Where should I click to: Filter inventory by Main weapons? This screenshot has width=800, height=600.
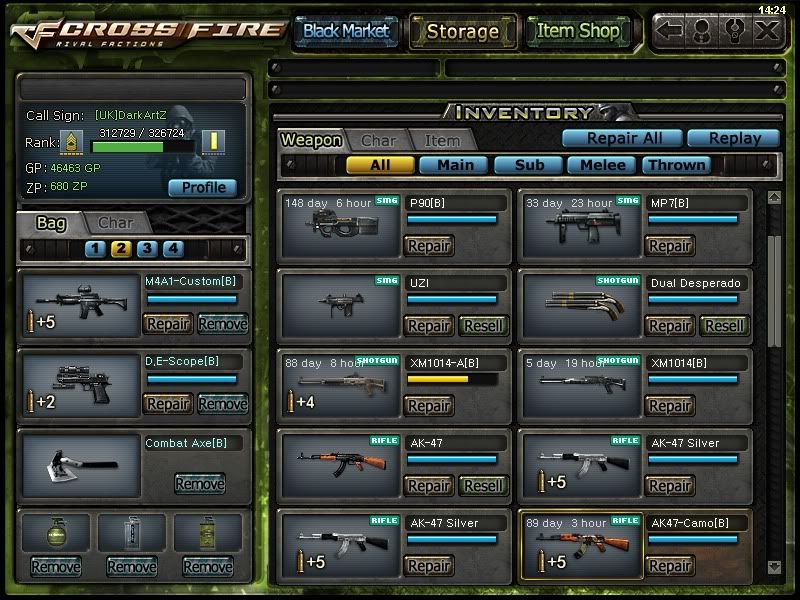point(455,165)
